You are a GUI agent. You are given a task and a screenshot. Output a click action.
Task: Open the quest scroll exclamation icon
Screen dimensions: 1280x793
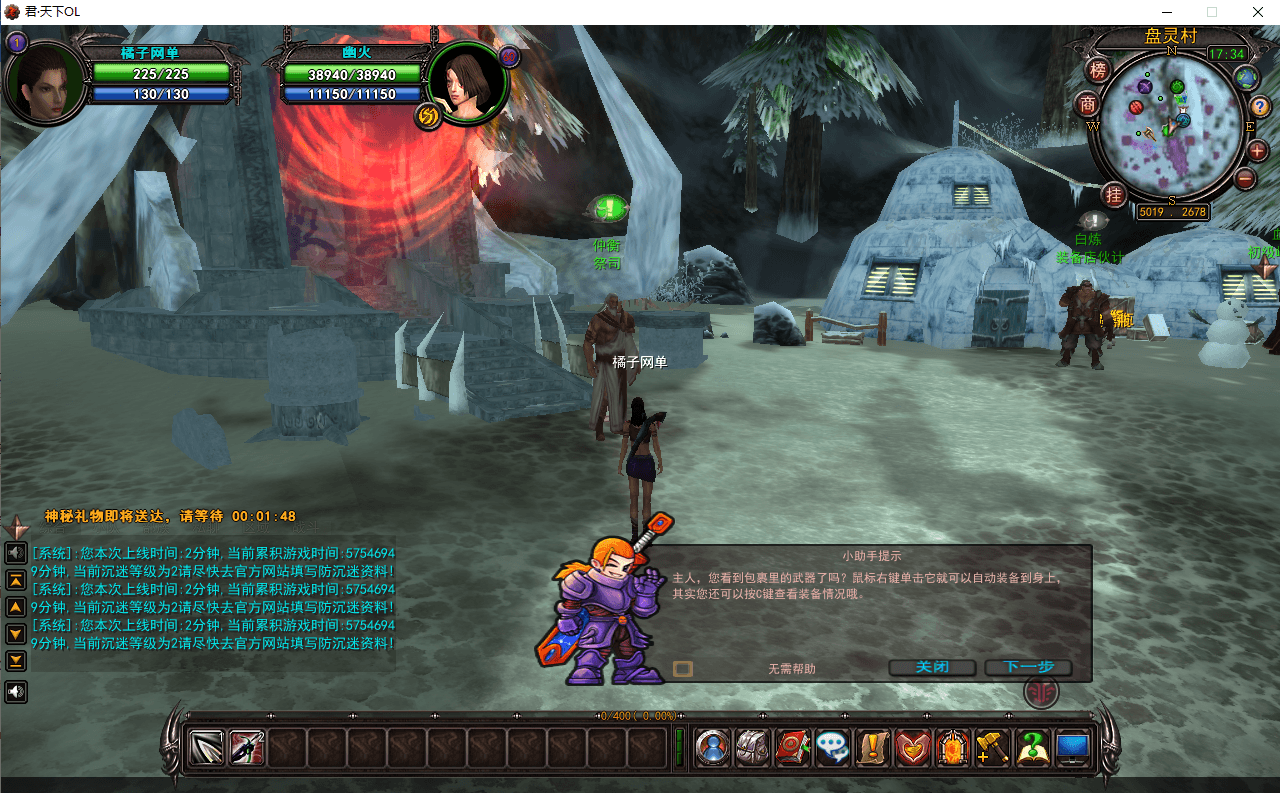coord(873,748)
